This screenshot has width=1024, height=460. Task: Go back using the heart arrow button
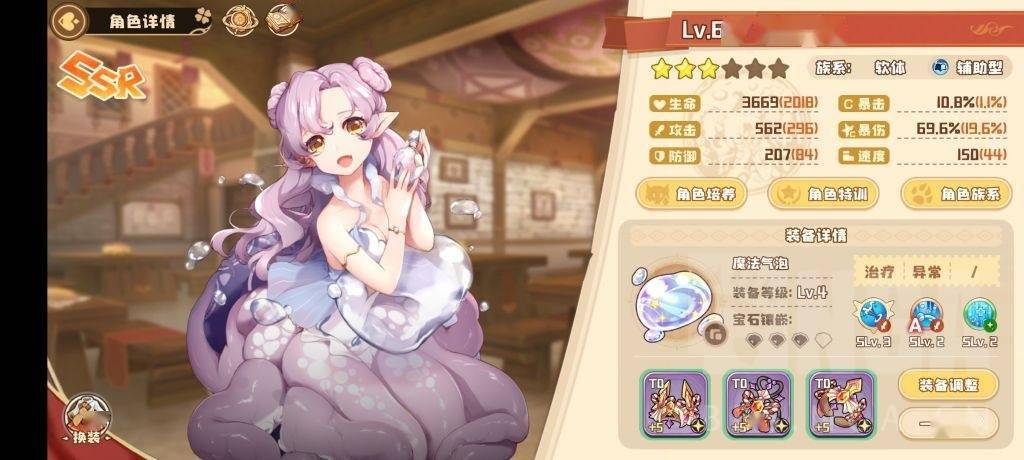(67, 20)
